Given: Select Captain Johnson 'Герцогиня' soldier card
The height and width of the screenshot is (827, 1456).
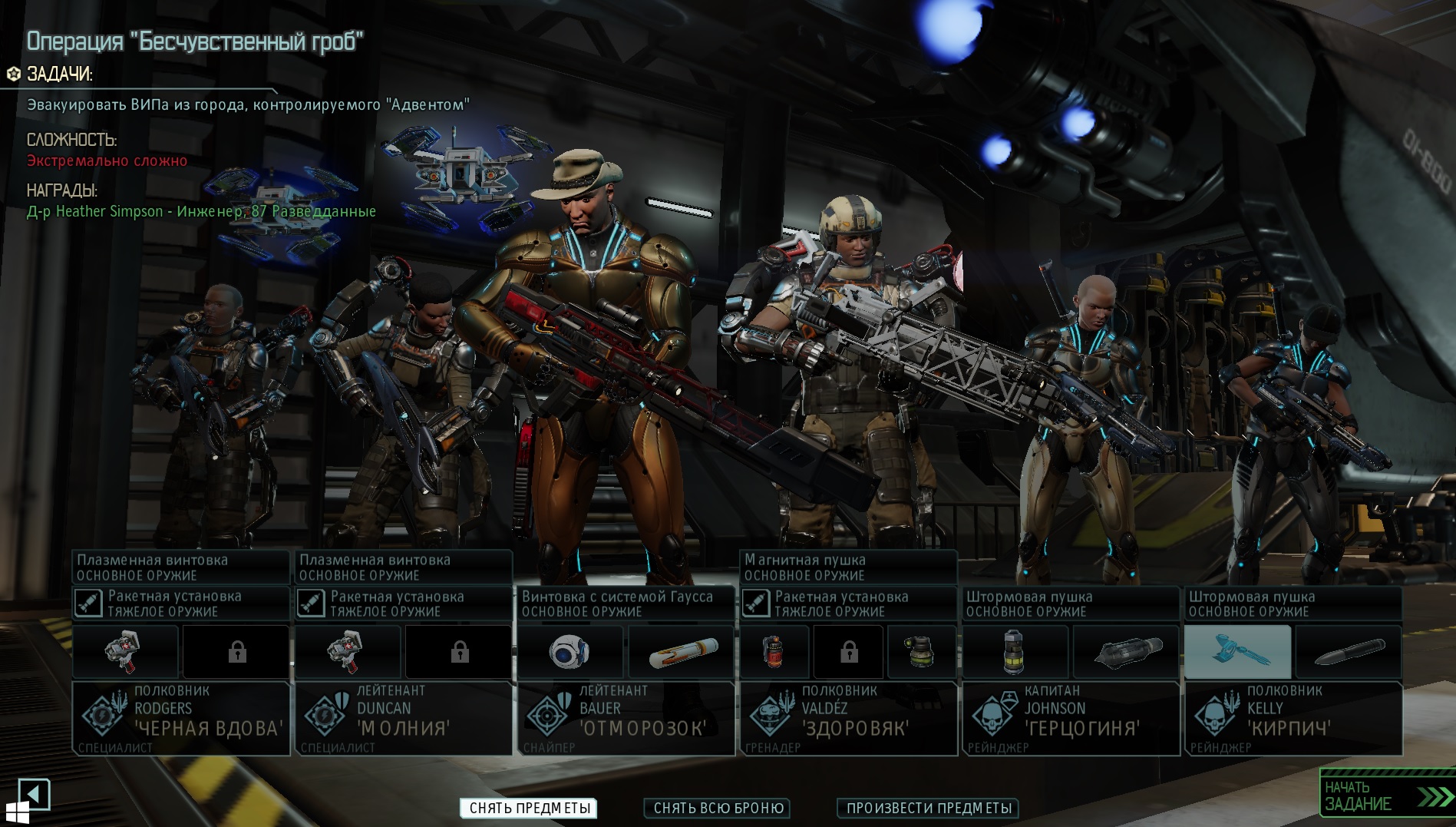Looking at the screenshot, I should coord(1071,717).
